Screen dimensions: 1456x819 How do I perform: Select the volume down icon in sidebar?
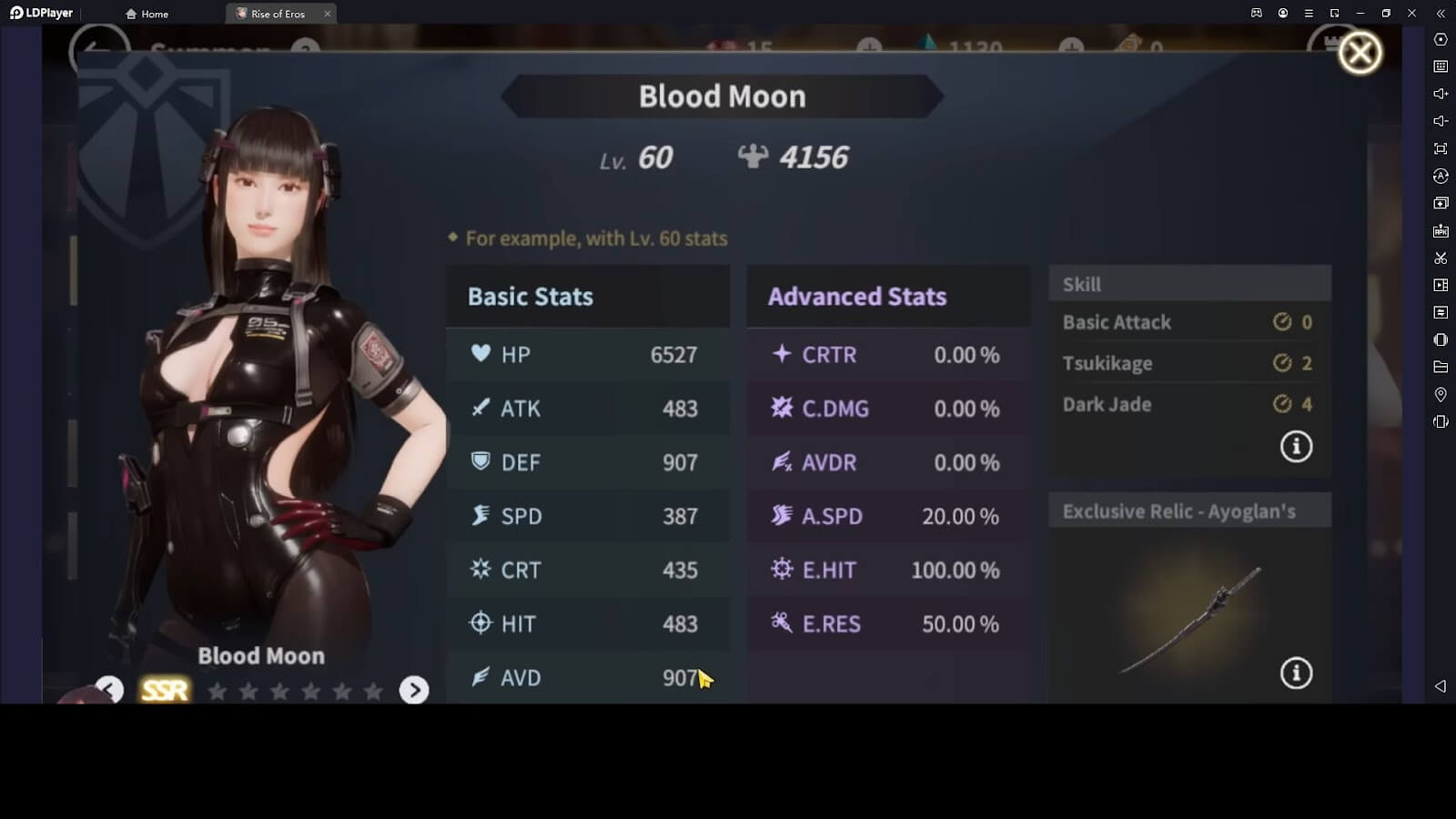tap(1441, 120)
